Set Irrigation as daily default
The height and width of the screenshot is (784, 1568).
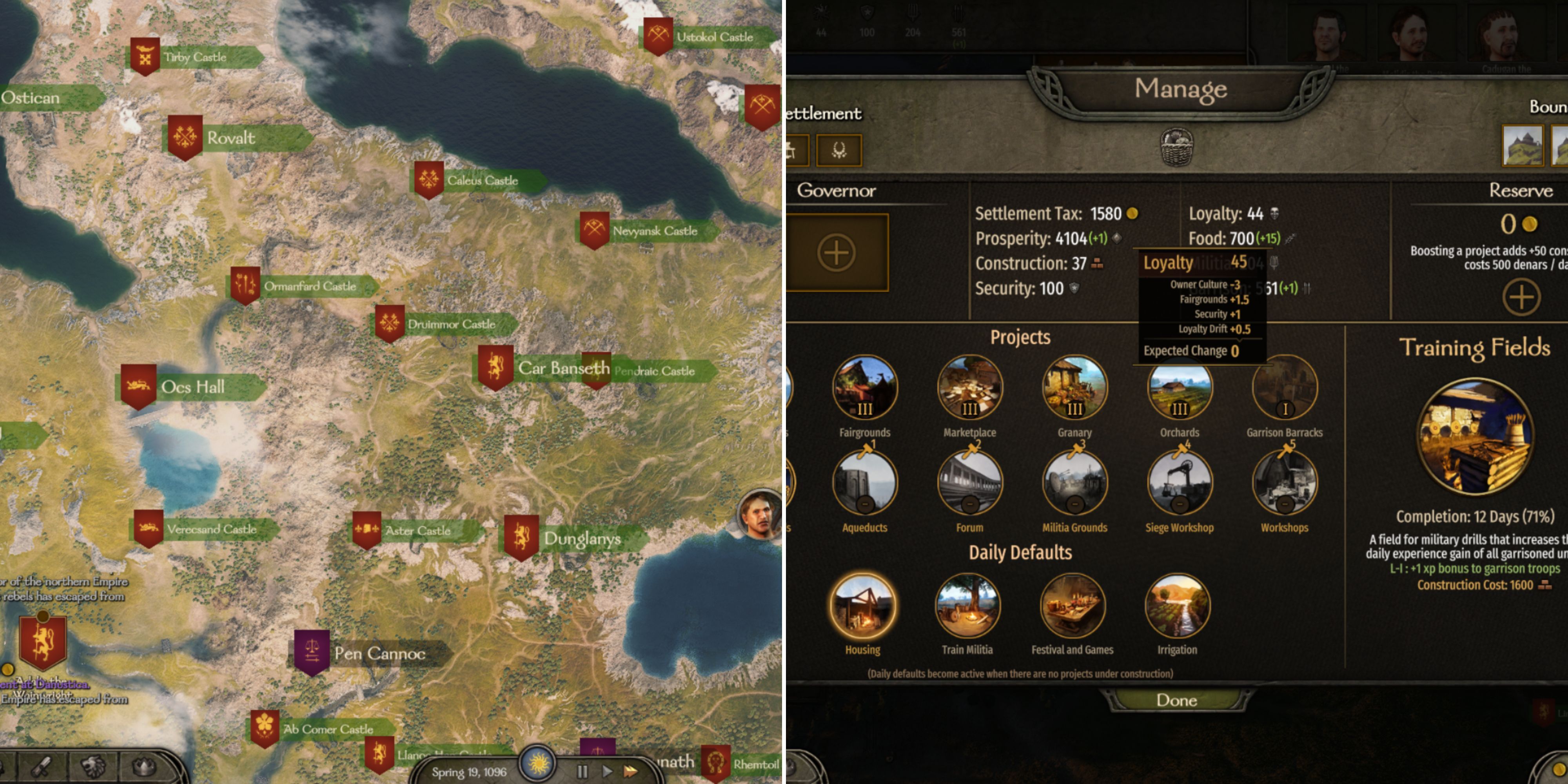[1177, 606]
